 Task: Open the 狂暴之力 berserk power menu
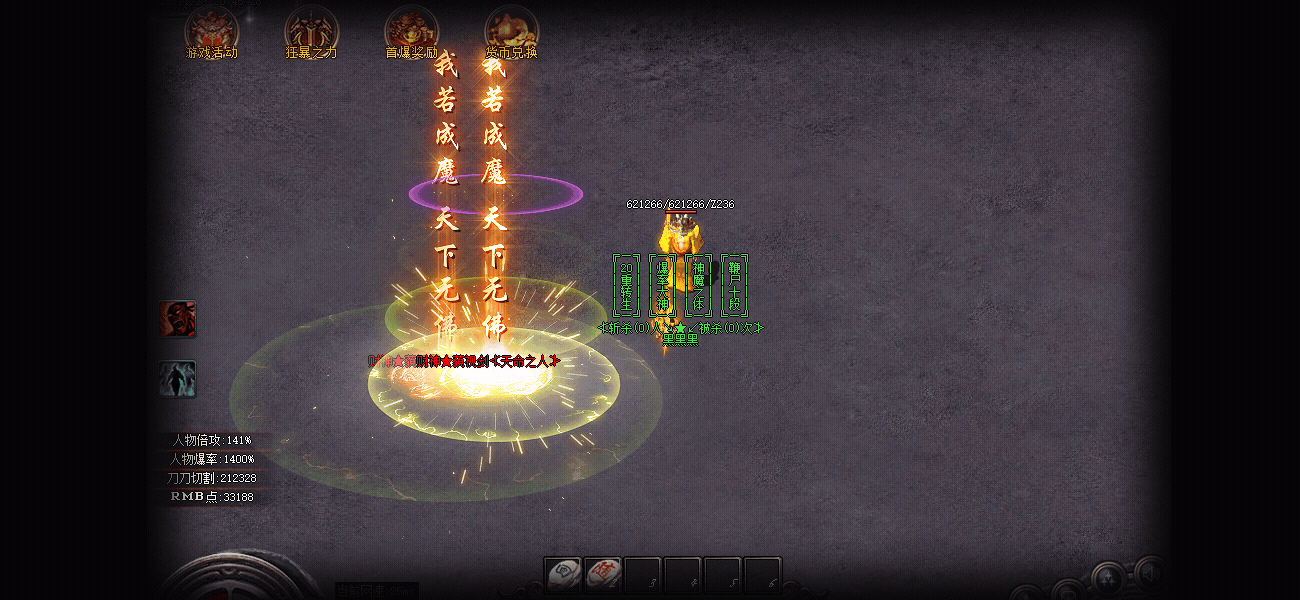[311, 32]
